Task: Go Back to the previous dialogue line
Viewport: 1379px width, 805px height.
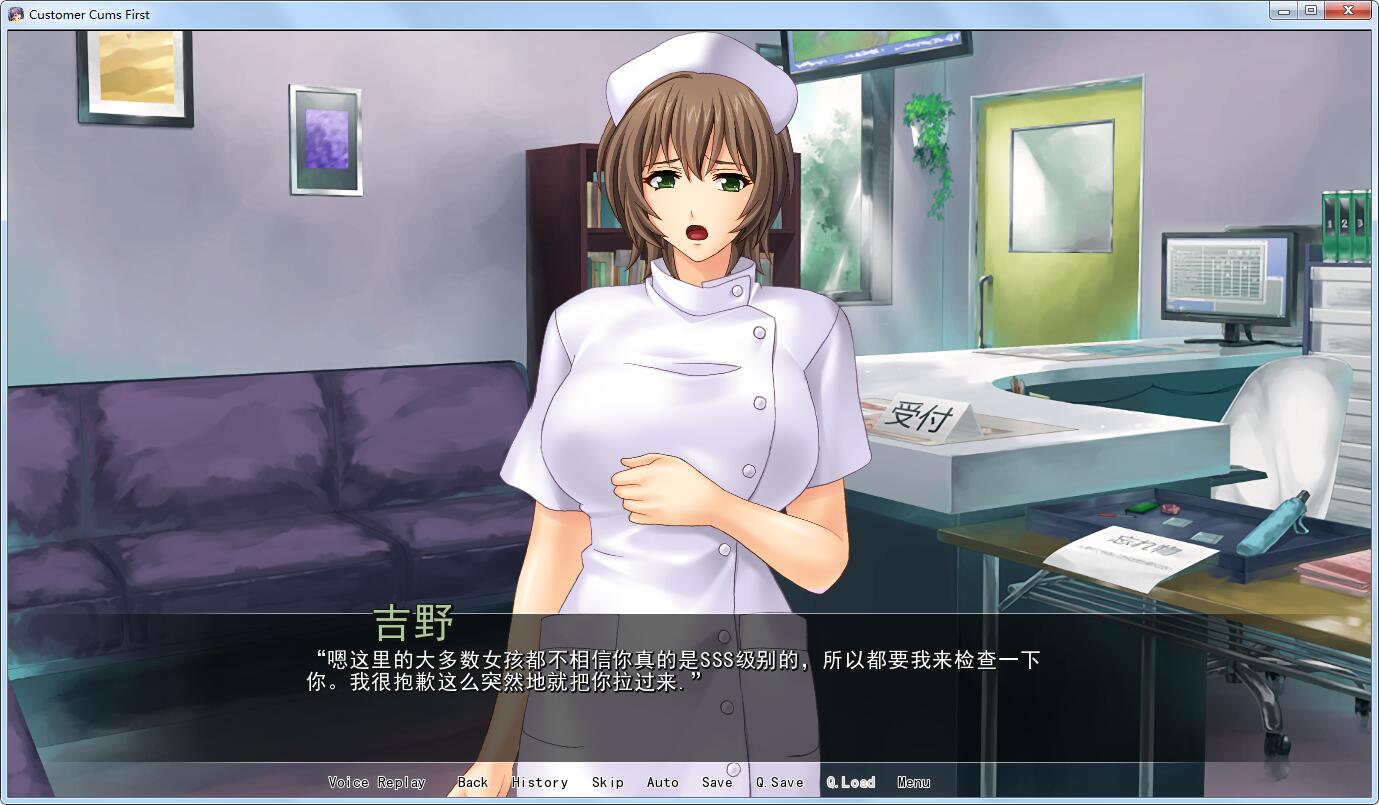Action: pyautogui.click(x=473, y=782)
